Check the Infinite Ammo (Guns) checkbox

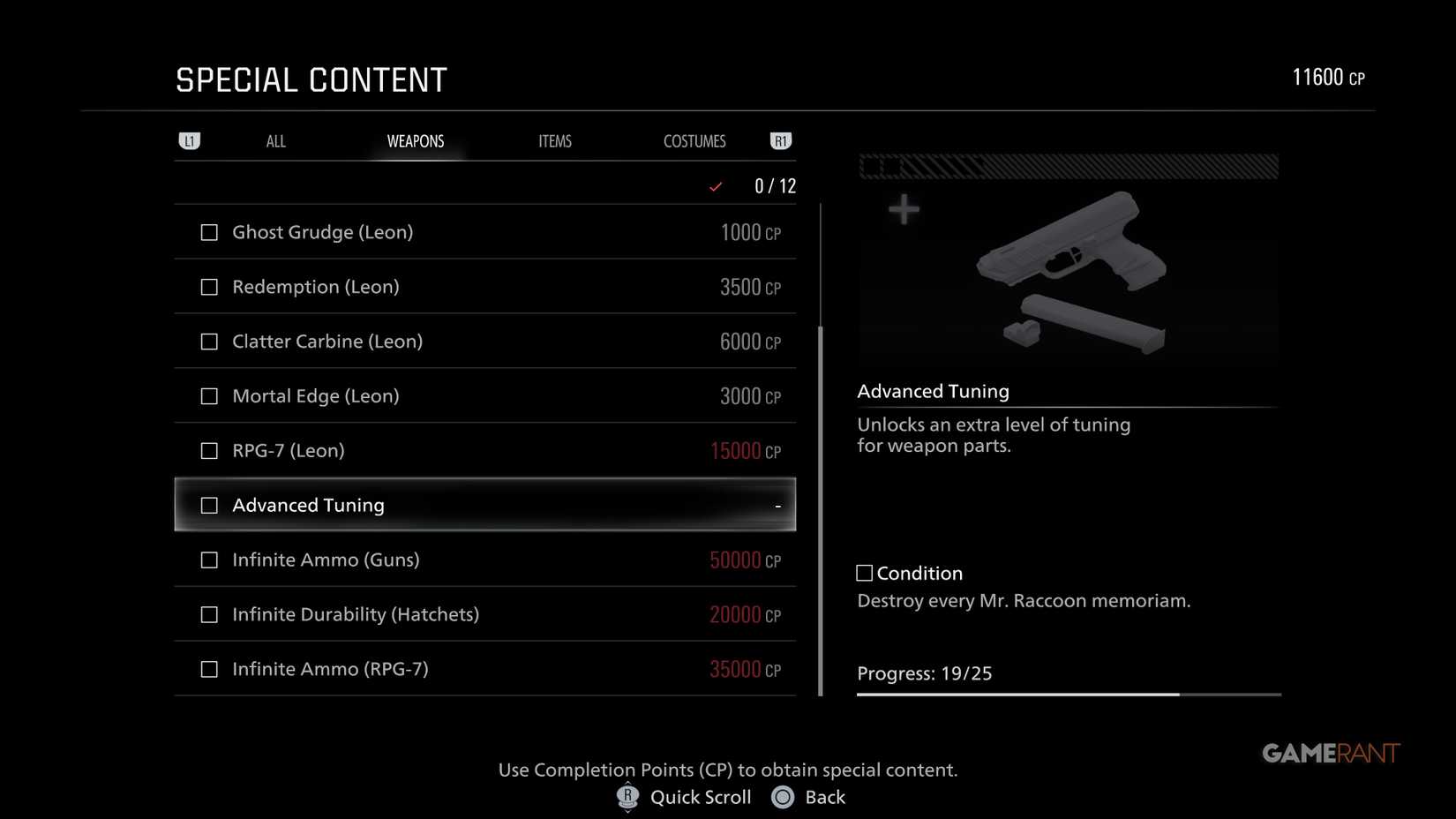click(x=208, y=560)
